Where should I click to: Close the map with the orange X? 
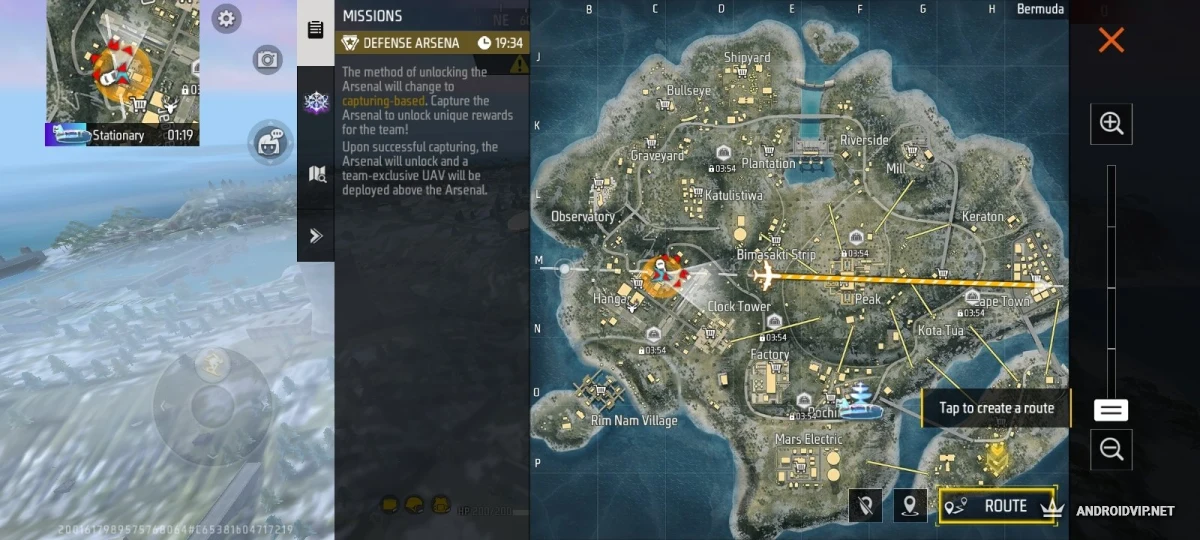click(x=1111, y=40)
